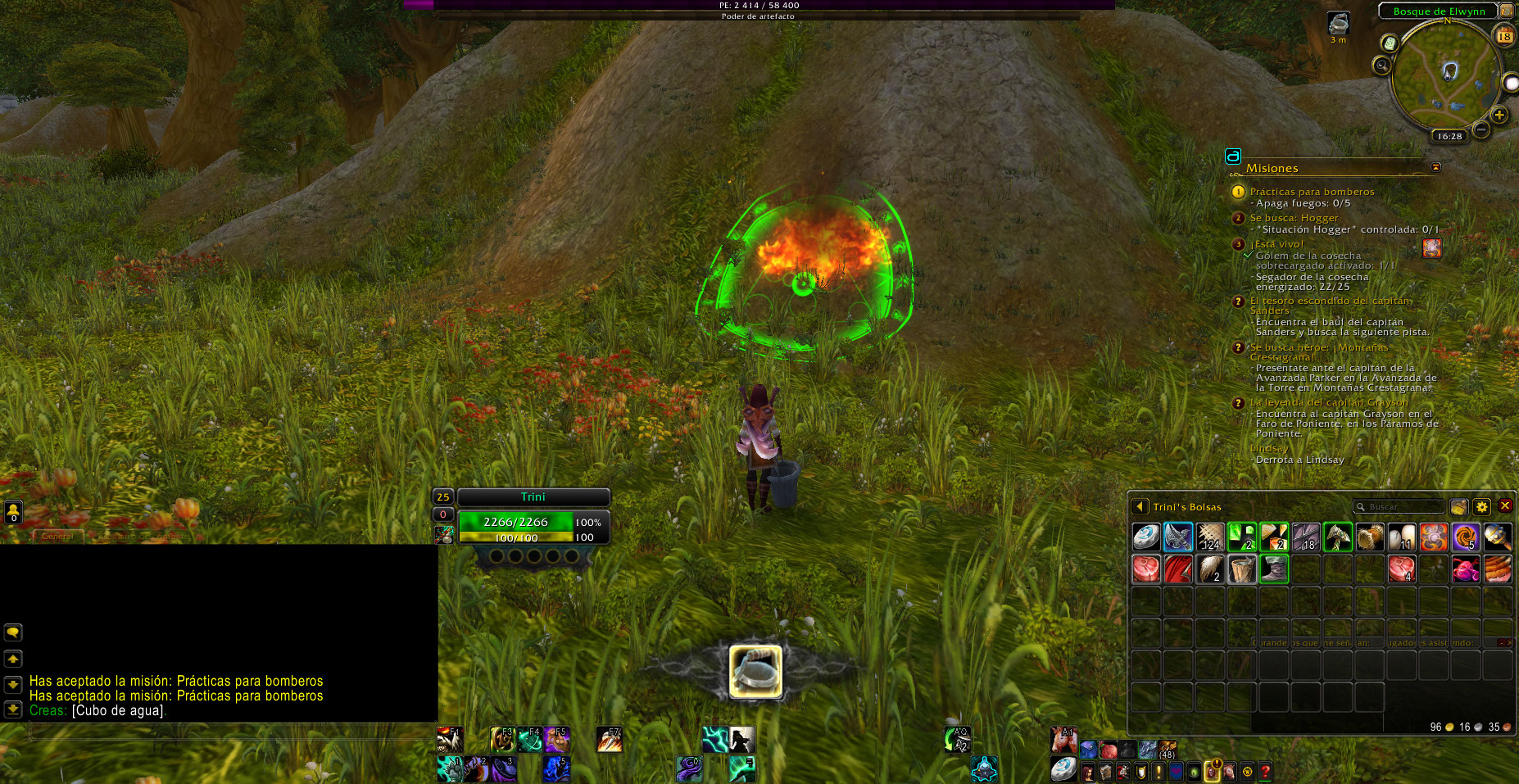The image size is (1519, 784).
Task: Use the water bucket extra action button
Action: (755, 672)
